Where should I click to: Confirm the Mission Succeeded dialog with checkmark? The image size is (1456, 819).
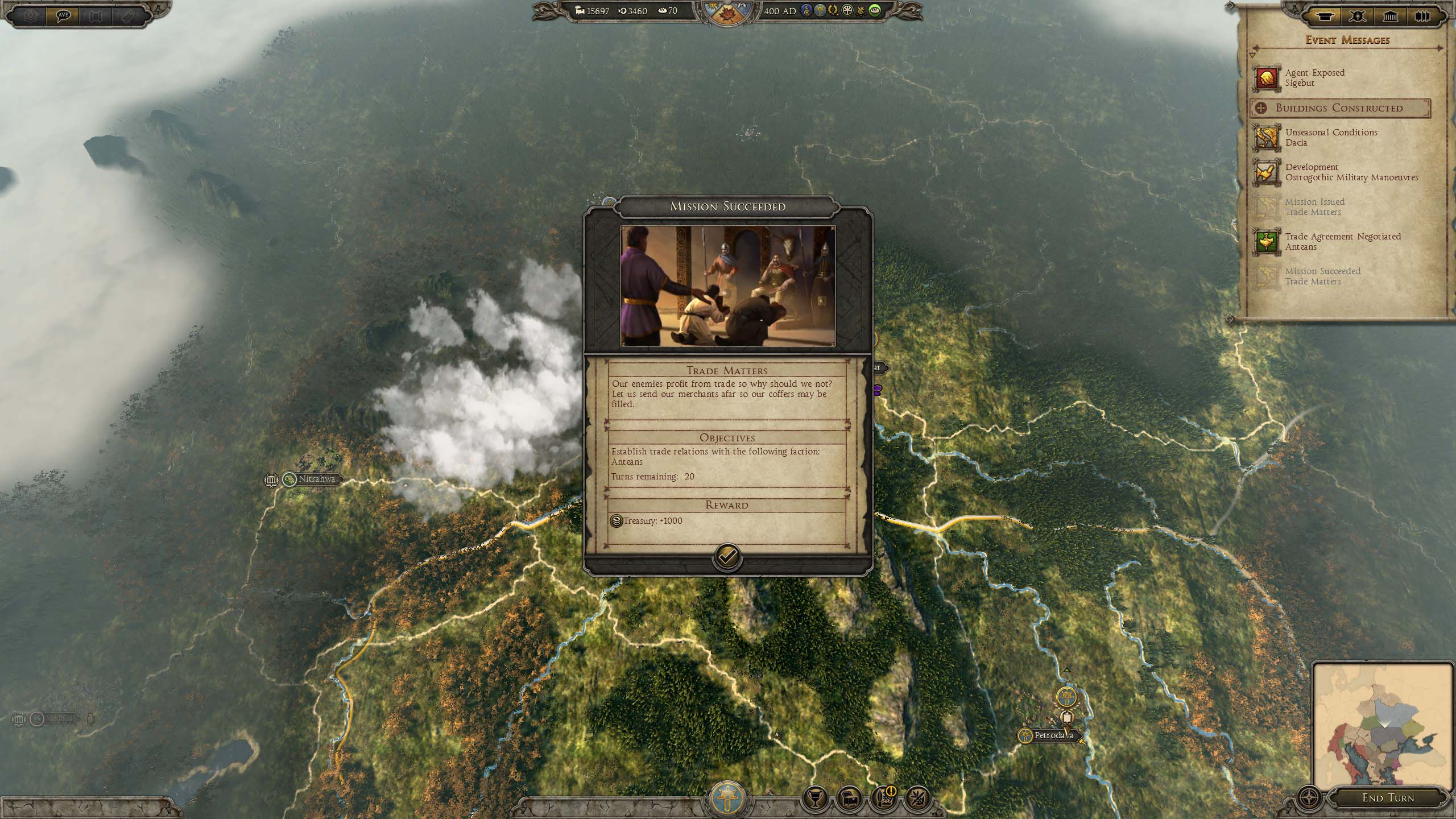click(x=727, y=557)
